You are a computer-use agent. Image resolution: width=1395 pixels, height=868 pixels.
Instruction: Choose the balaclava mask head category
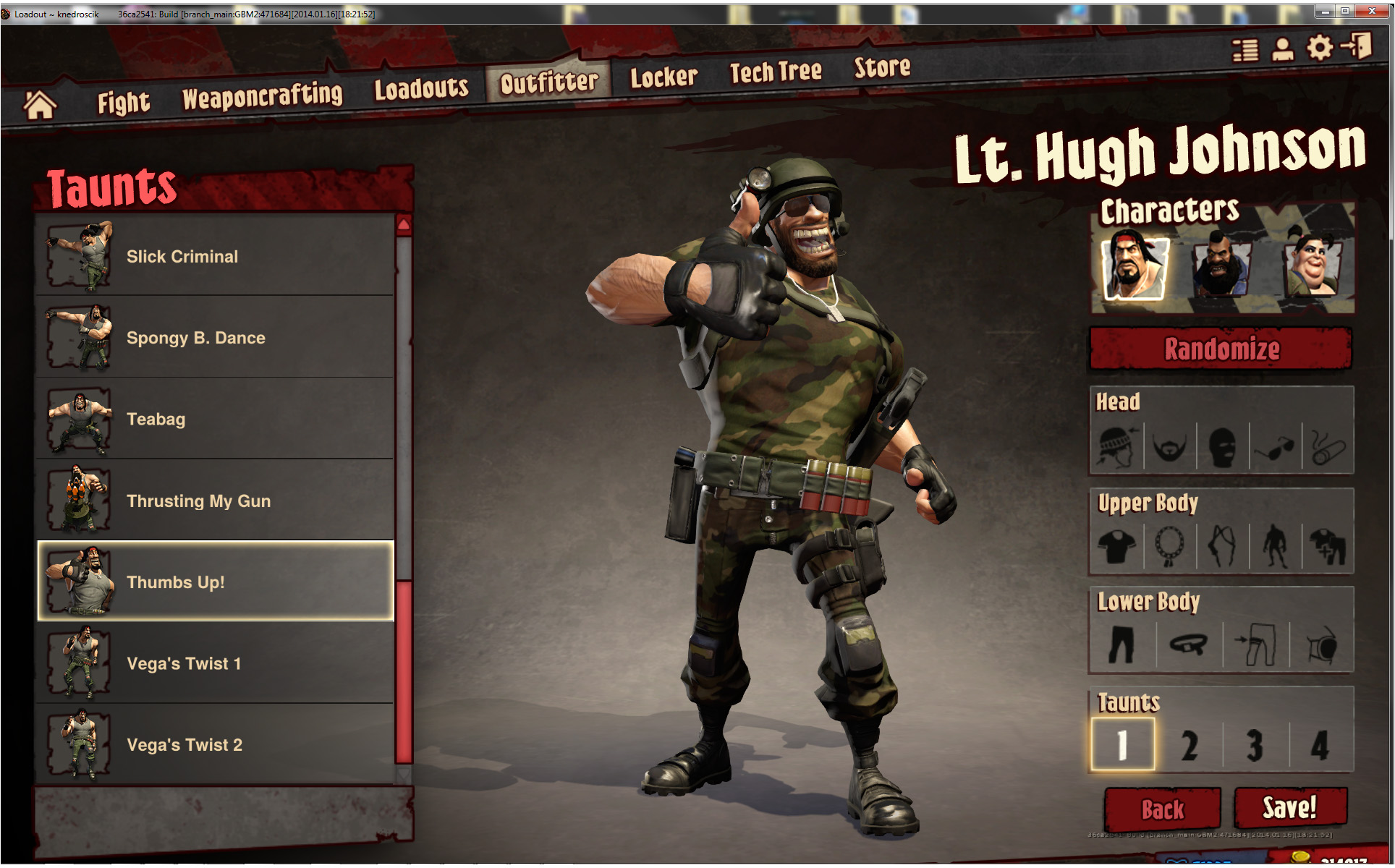pos(1222,446)
